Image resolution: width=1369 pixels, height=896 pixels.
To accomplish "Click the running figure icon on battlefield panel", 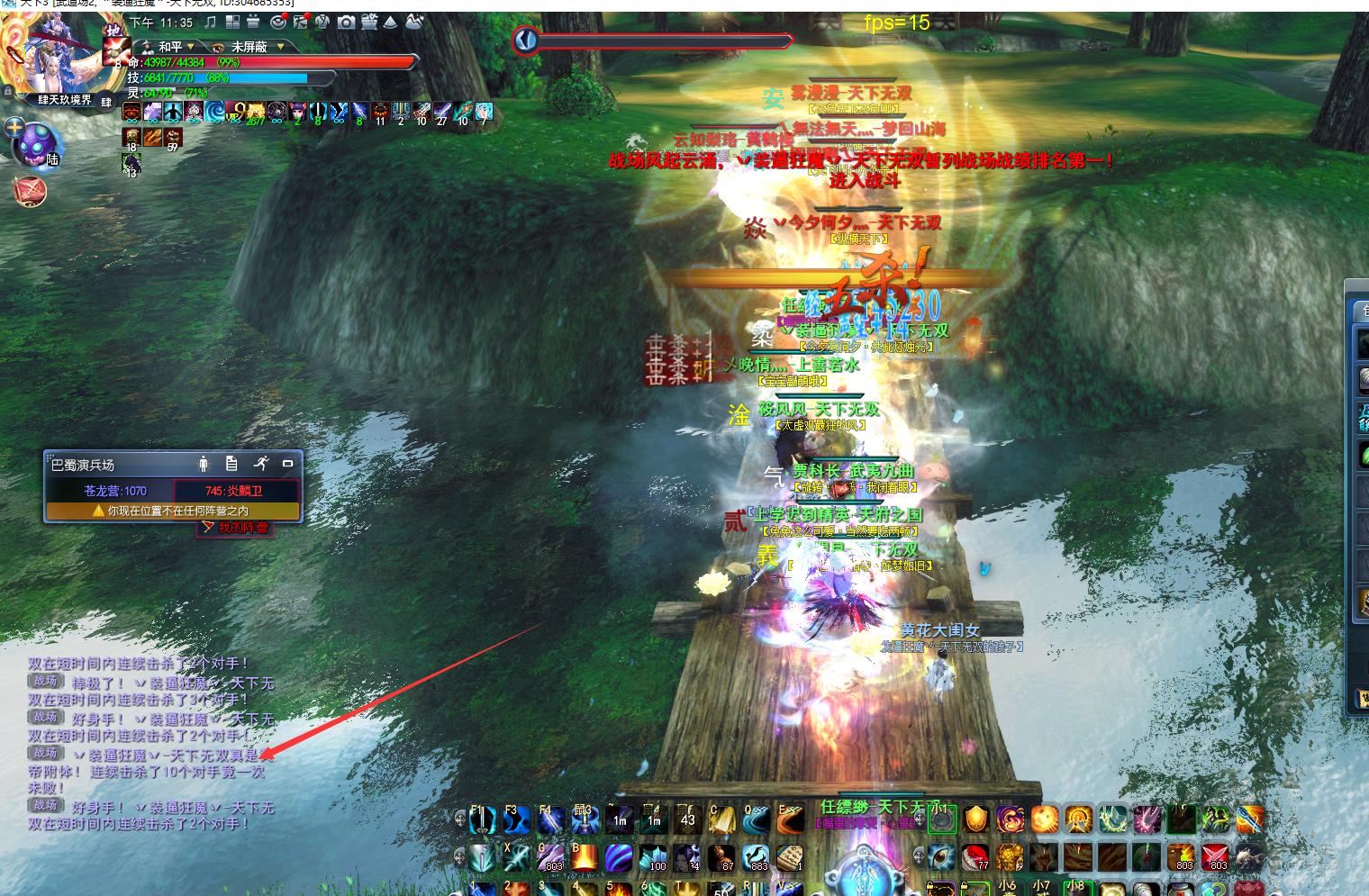I will (261, 464).
